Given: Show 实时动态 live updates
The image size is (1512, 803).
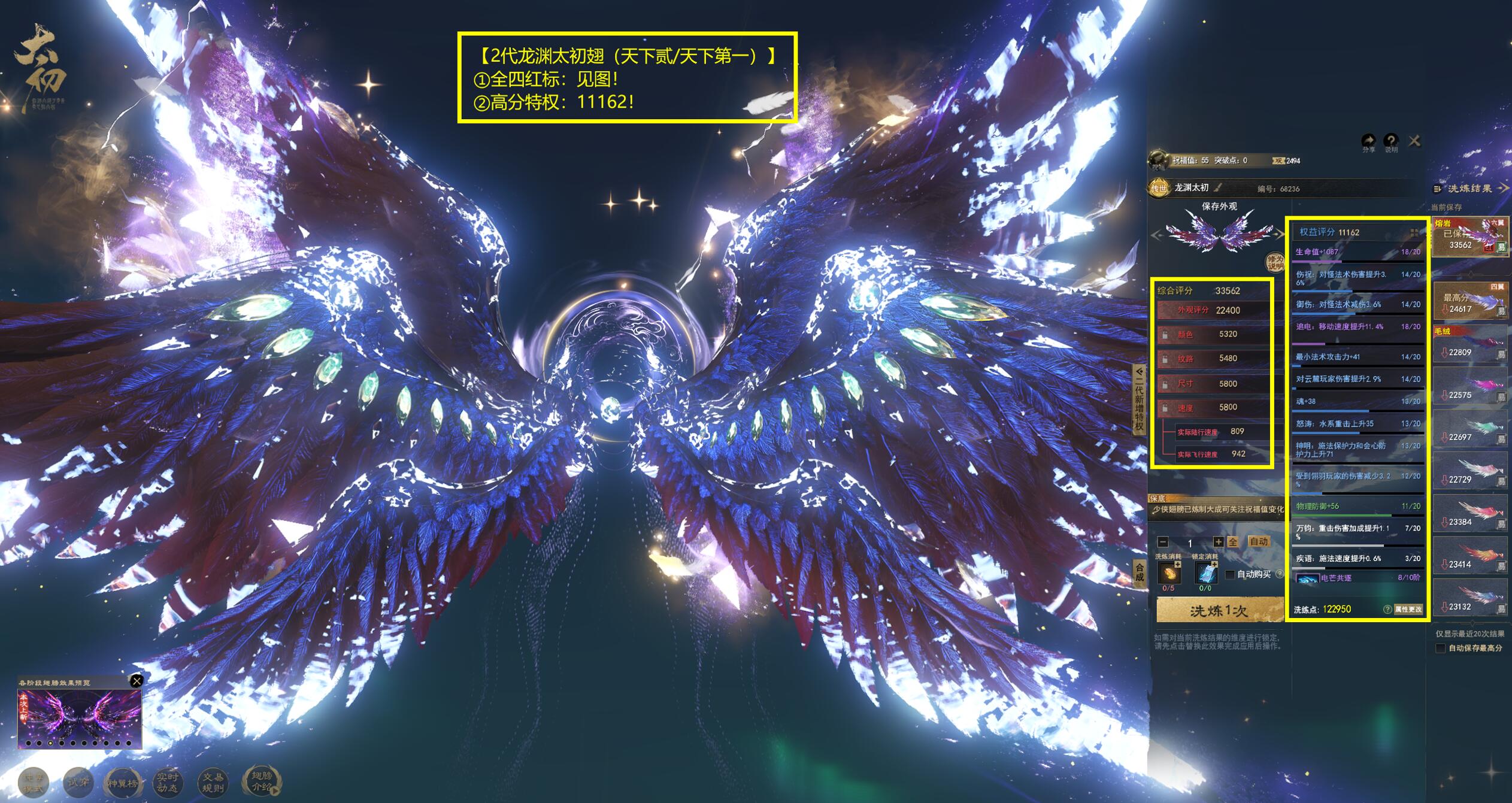Looking at the screenshot, I should (167, 782).
